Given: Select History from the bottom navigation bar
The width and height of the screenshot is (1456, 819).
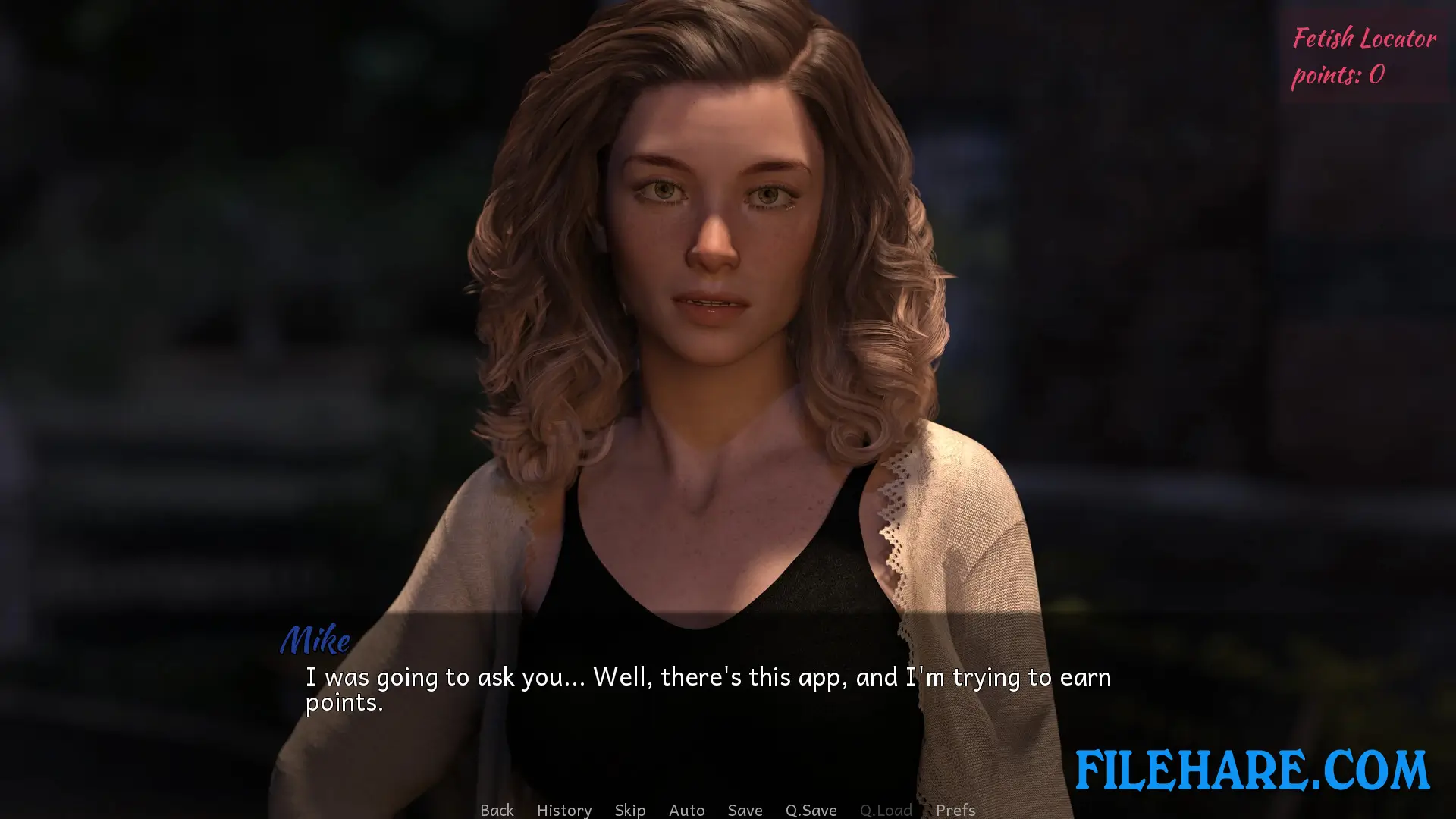Looking at the screenshot, I should [x=564, y=810].
